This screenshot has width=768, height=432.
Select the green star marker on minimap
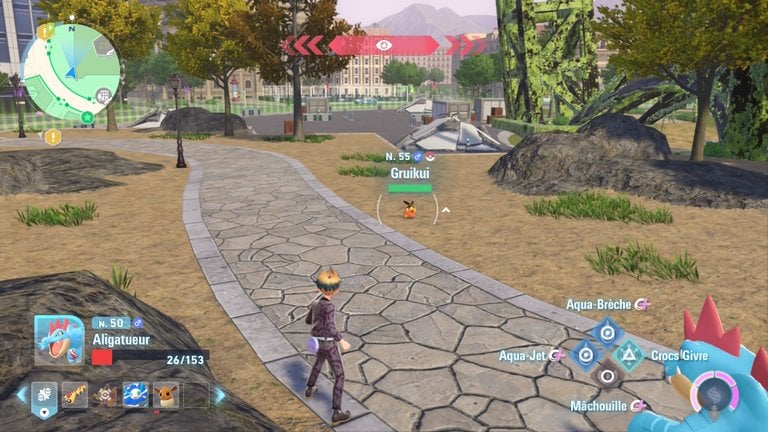point(87,118)
